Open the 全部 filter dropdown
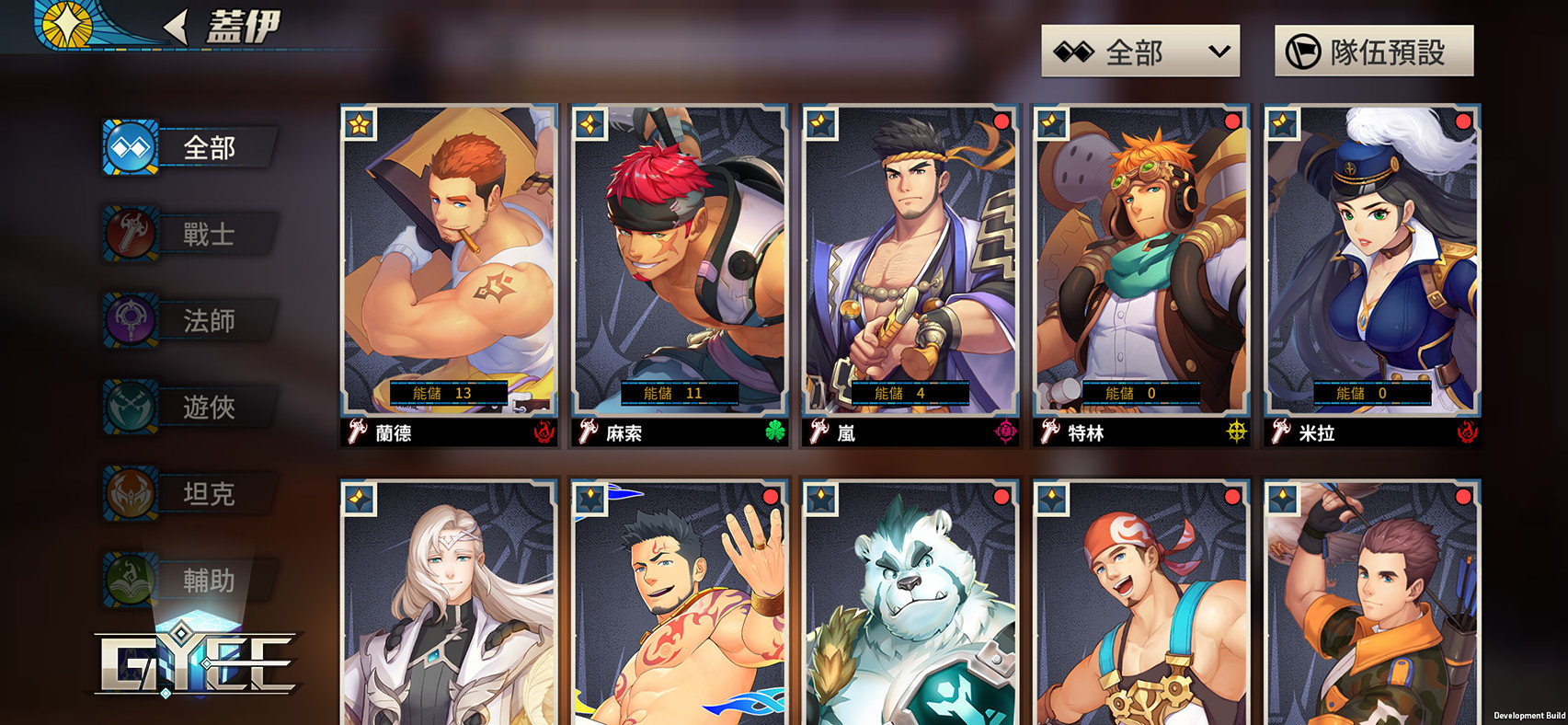The height and width of the screenshot is (725, 1568). [1139, 52]
